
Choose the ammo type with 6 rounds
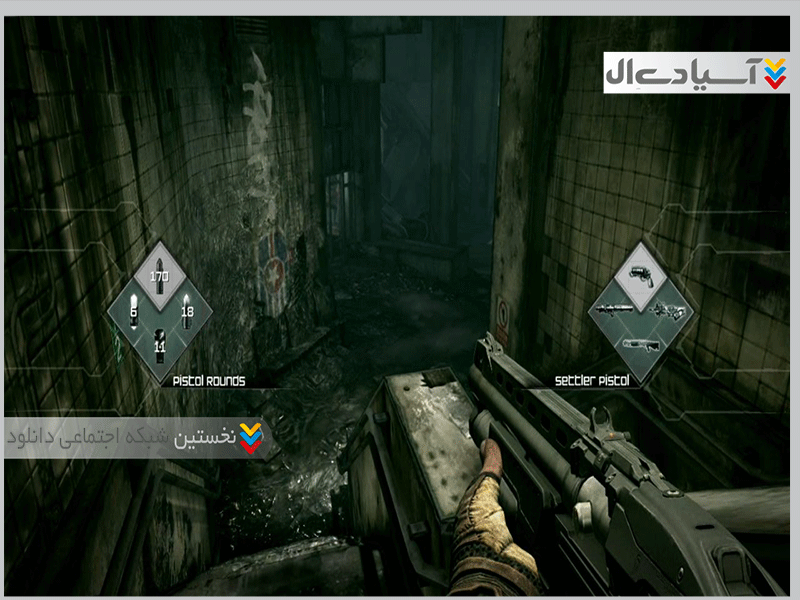coord(133,311)
